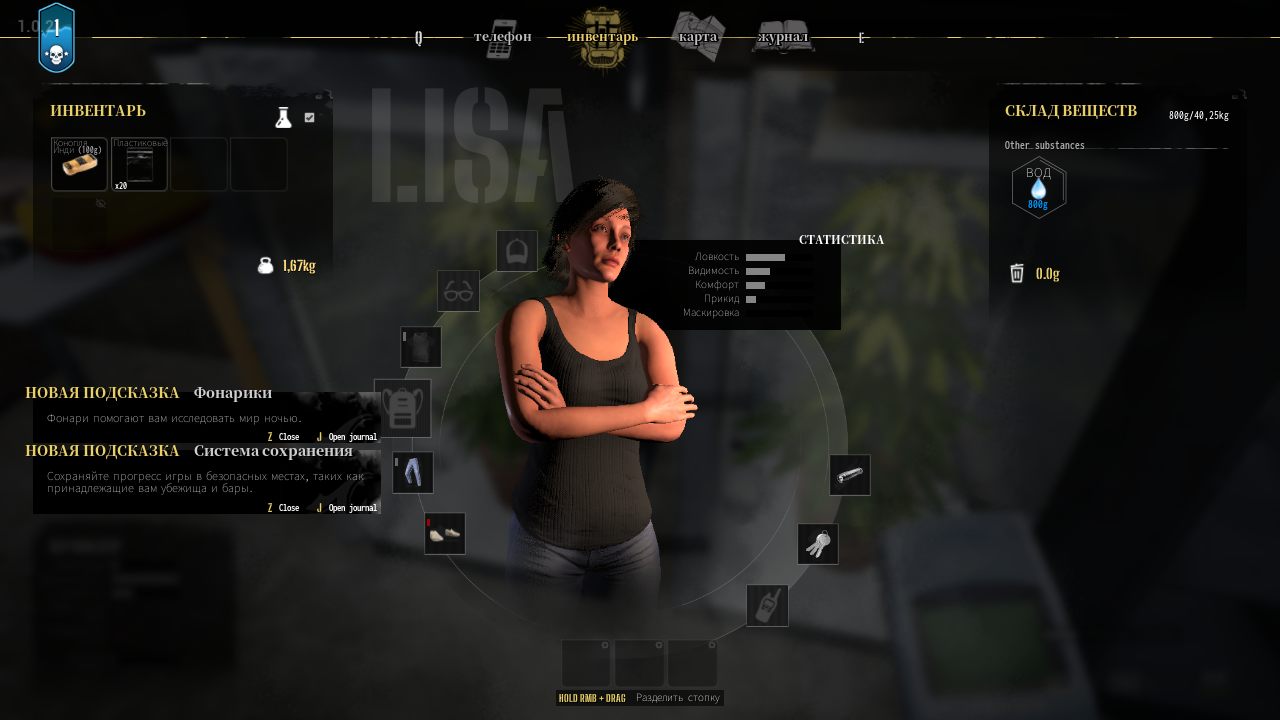The height and width of the screenshot is (720, 1280).
Task: Select the ВОД 800g substance hexagon
Action: pyautogui.click(x=1038, y=188)
